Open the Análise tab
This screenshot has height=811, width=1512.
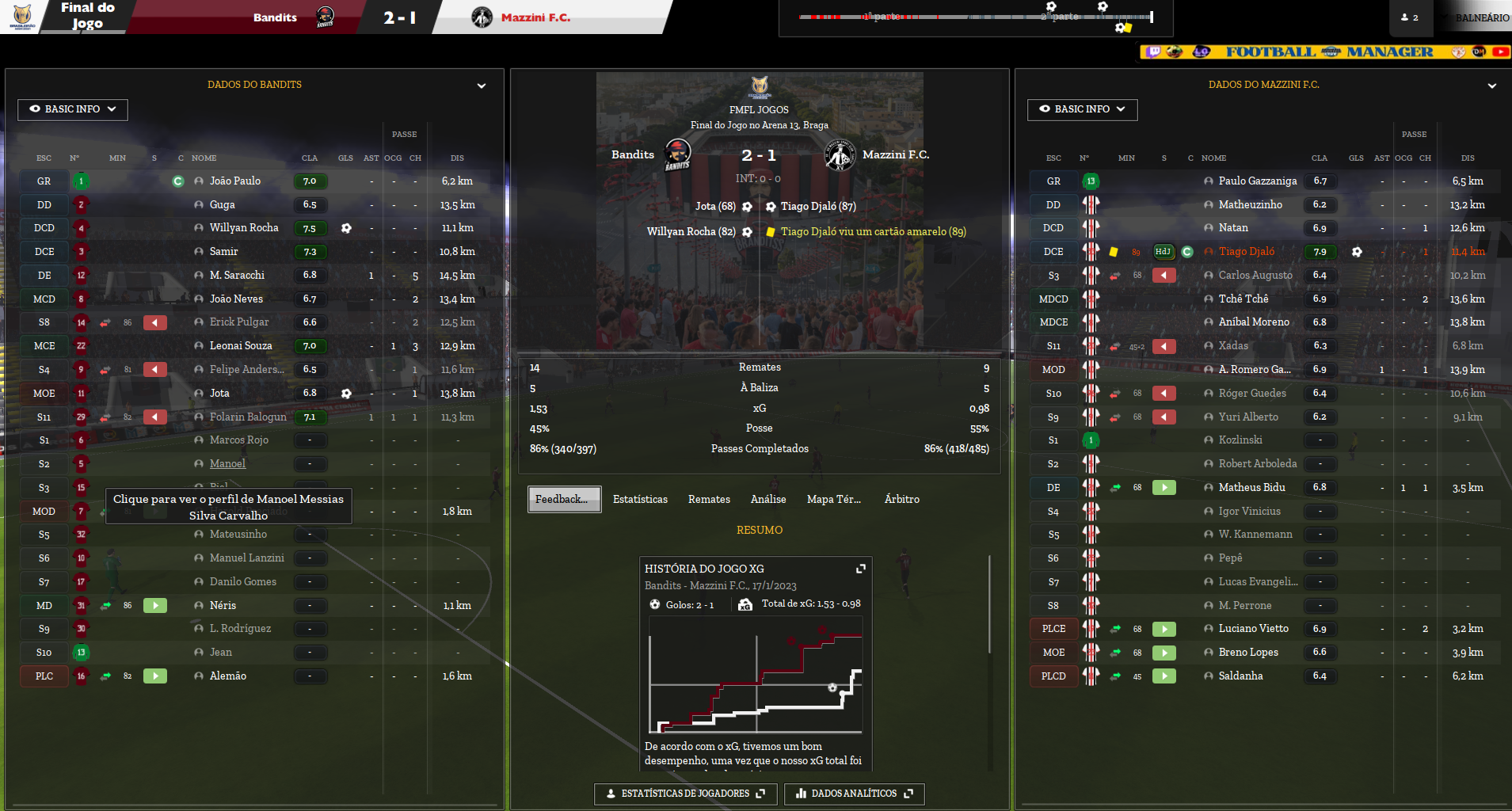click(768, 499)
